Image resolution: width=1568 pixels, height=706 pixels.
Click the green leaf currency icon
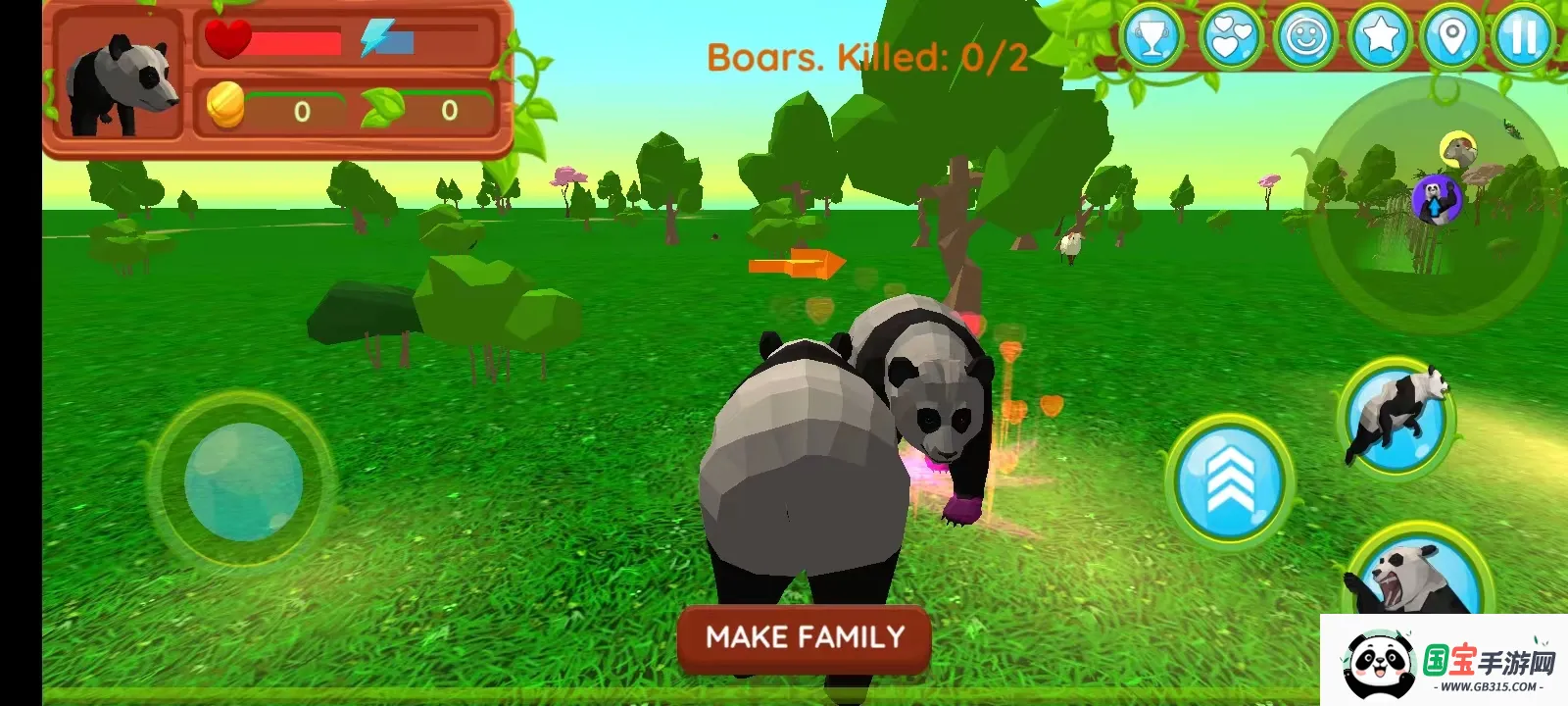pyautogui.click(x=382, y=107)
